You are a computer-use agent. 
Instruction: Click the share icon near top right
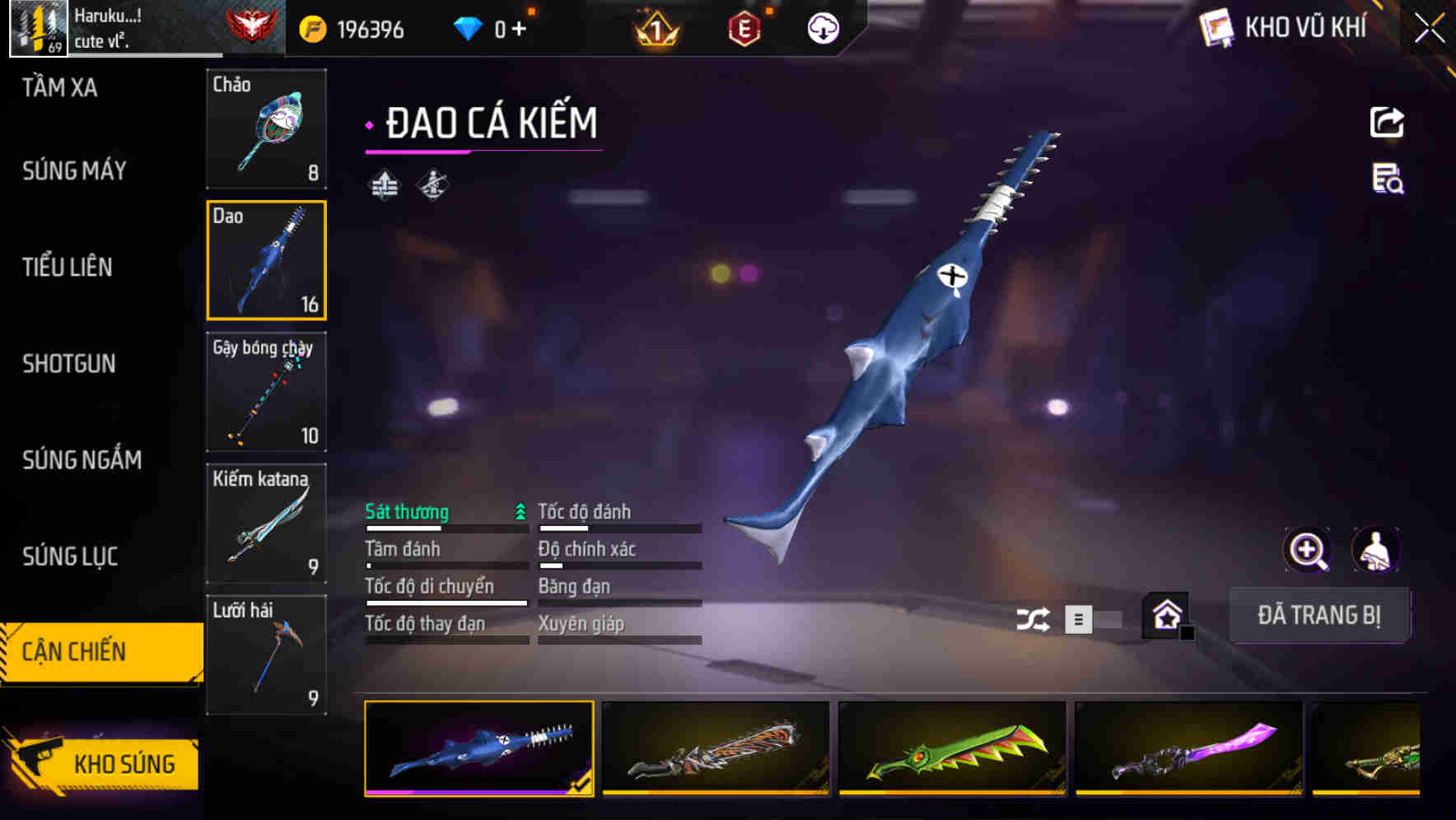[x=1387, y=122]
